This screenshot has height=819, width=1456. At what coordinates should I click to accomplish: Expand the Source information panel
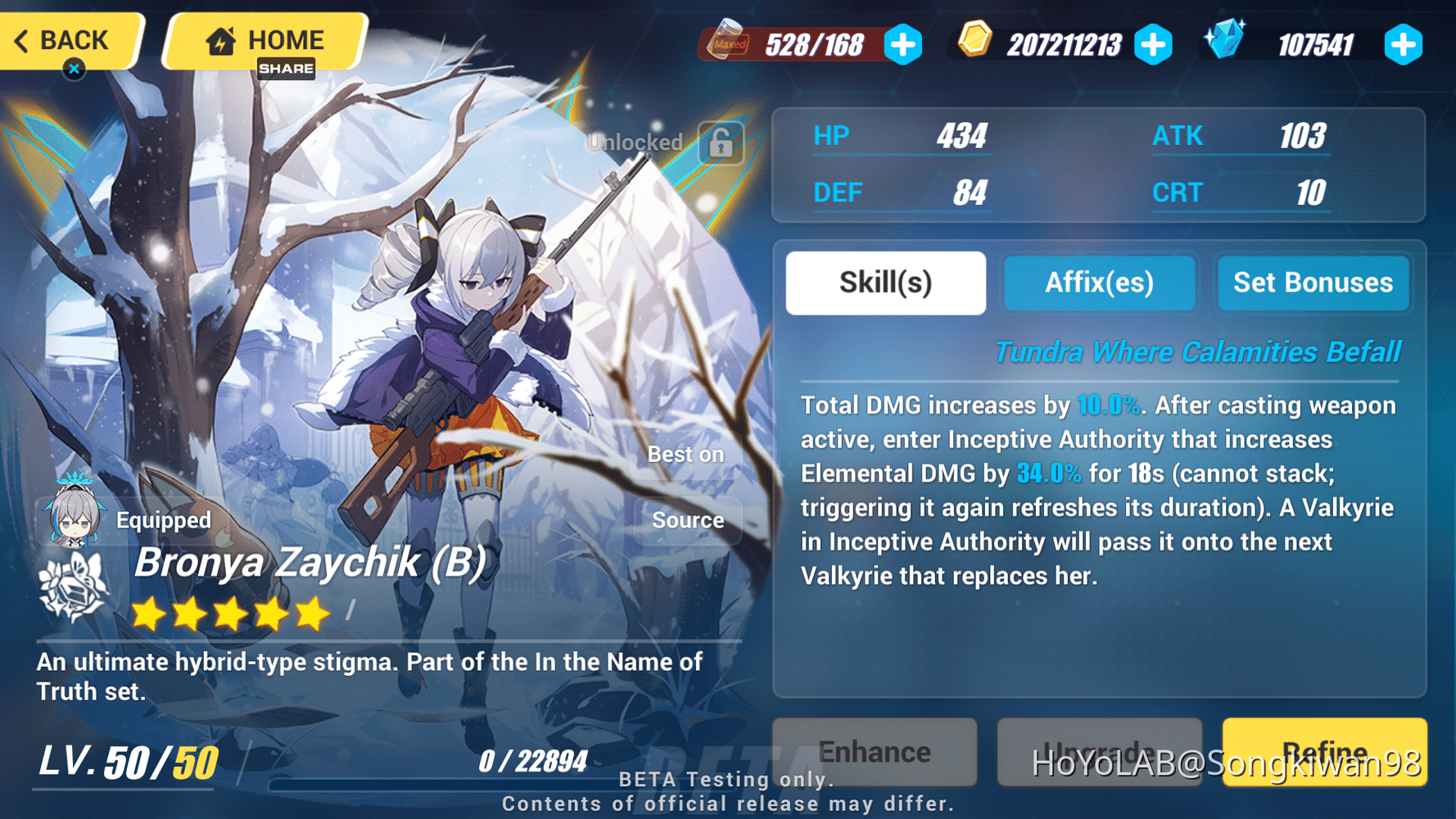pyautogui.click(x=688, y=520)
